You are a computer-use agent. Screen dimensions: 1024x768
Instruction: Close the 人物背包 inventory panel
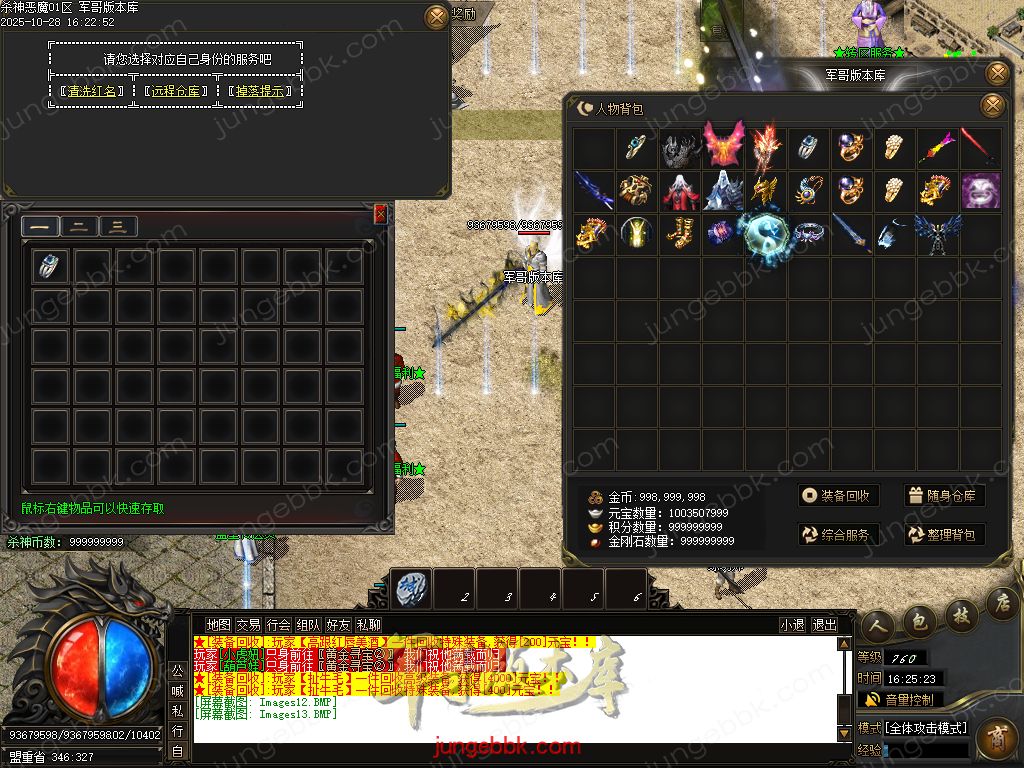coord(992,105)
